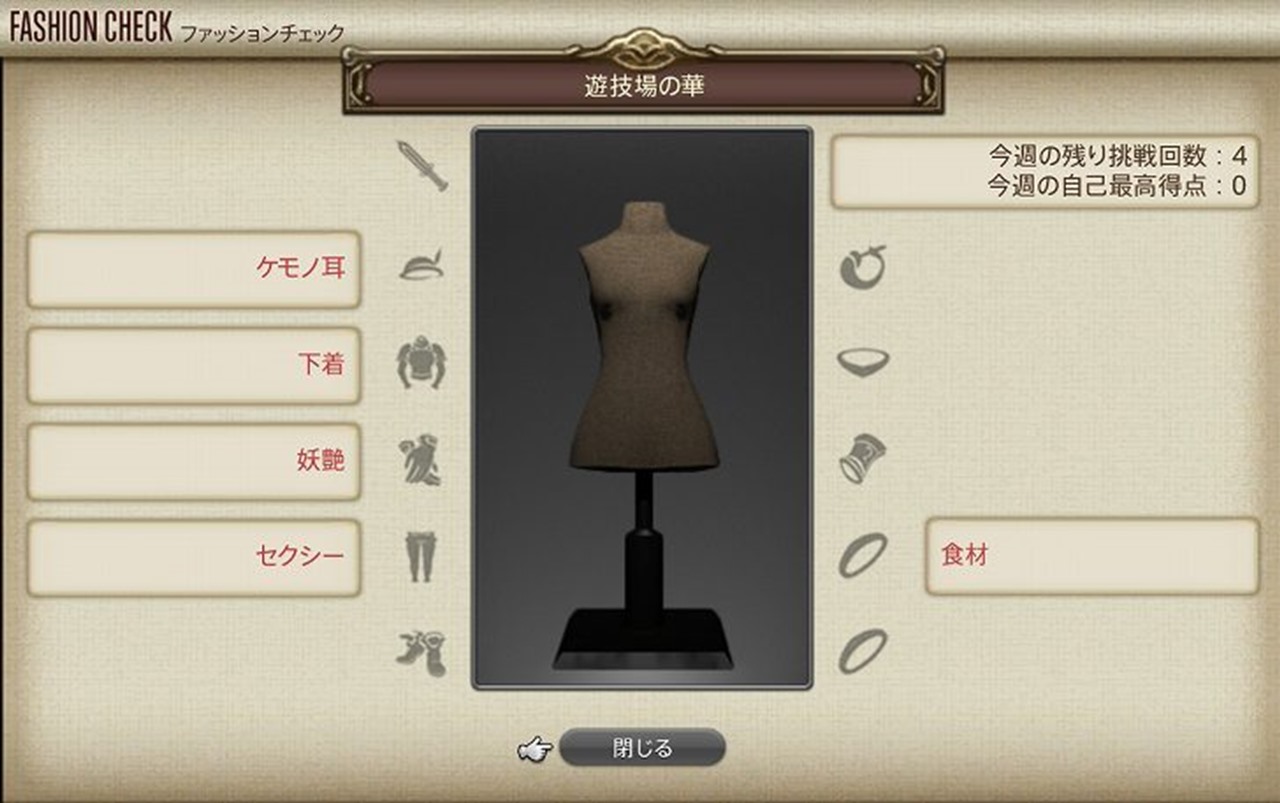Click the セクシー theme hint field
1280x803 pixels.
tap(193, 556)
